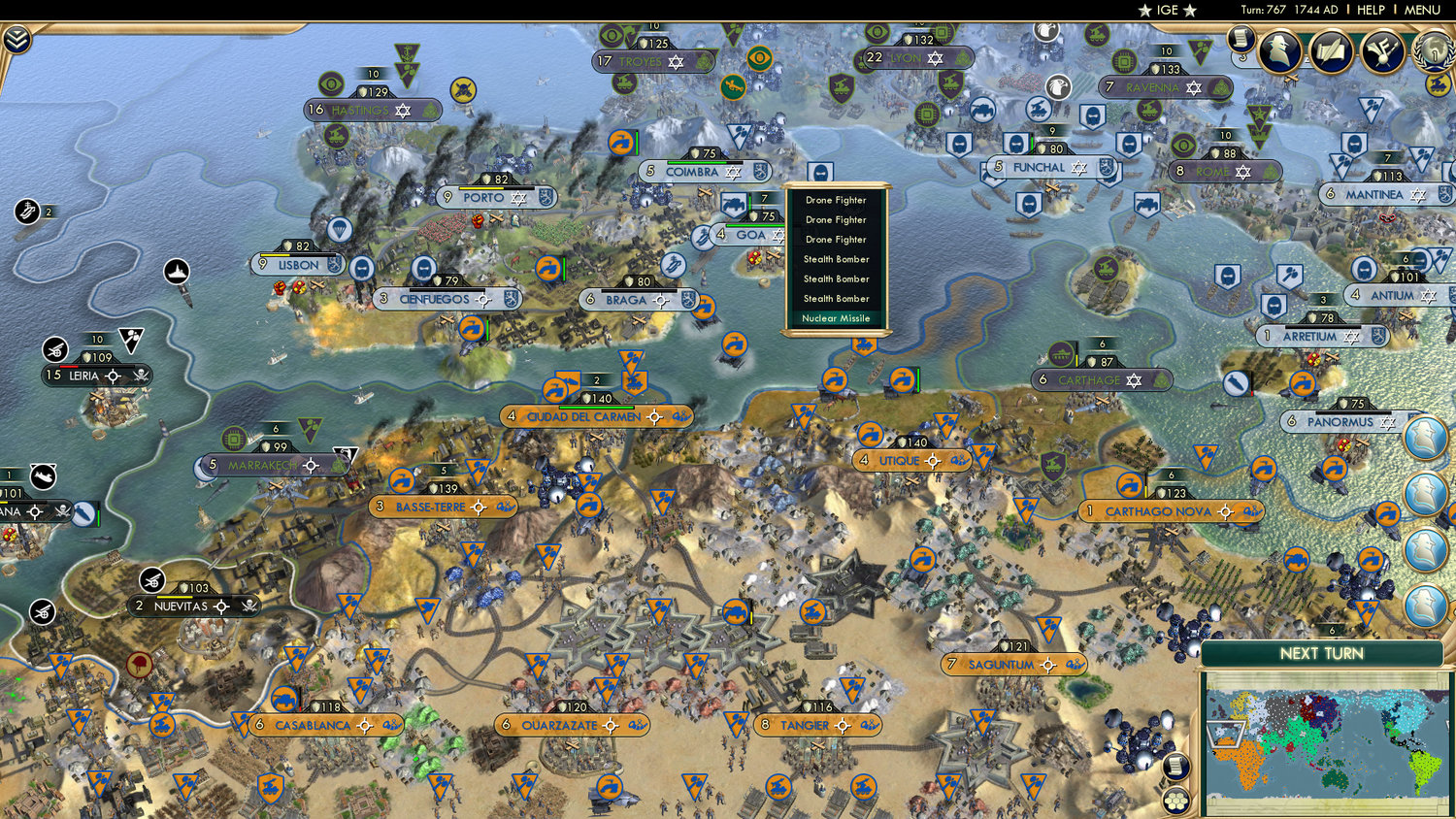Viewport: 1456px width, 819px height.
Task: Click the religion icon on Braga's city banner
Action: (x=689, y=300)
